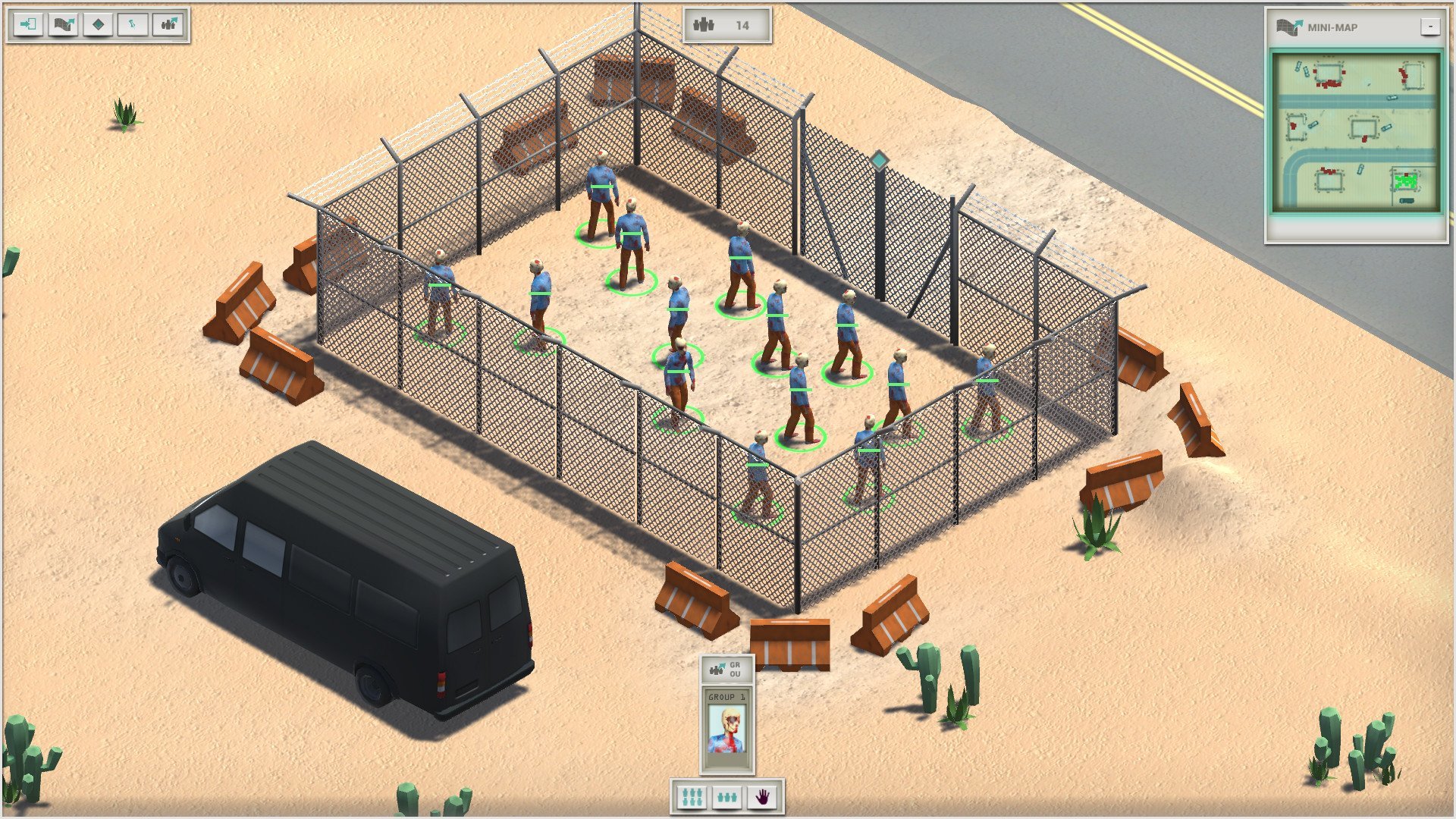Open the groups panel toolbar button

click(x=168, y=24)
